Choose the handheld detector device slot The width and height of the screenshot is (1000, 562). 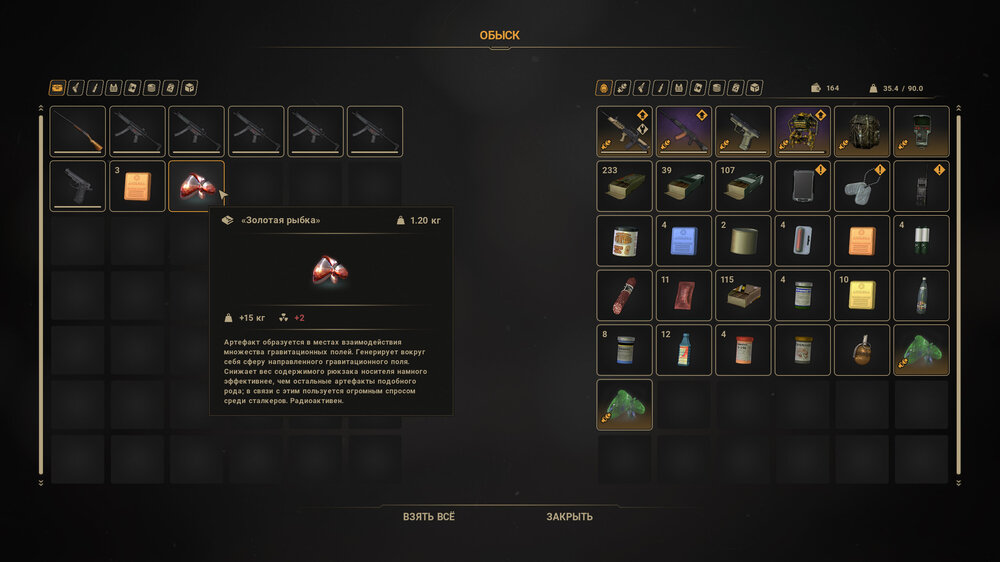[x=921, y=132]
